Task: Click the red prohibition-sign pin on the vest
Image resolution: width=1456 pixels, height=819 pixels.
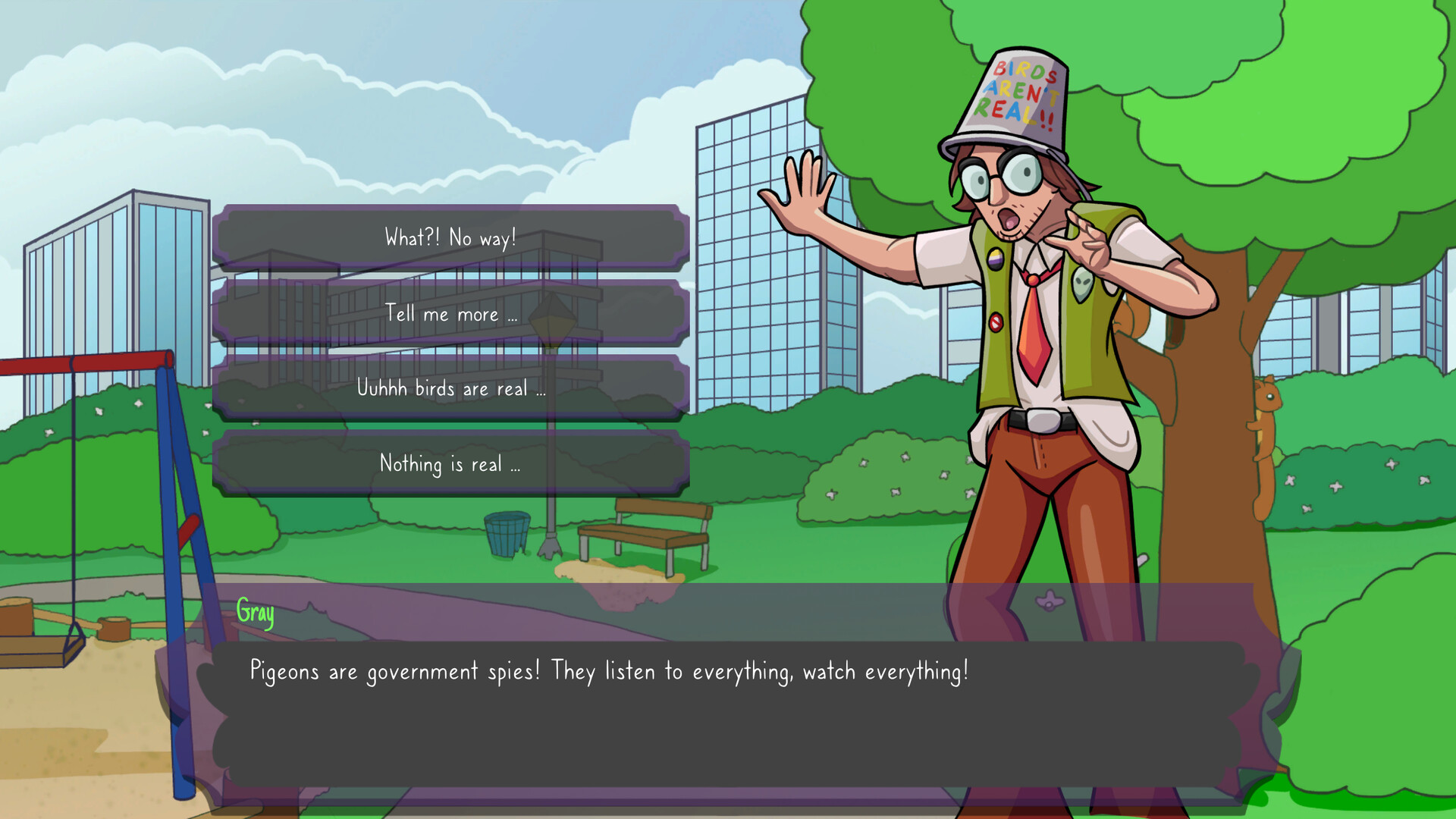Action: 996,322
